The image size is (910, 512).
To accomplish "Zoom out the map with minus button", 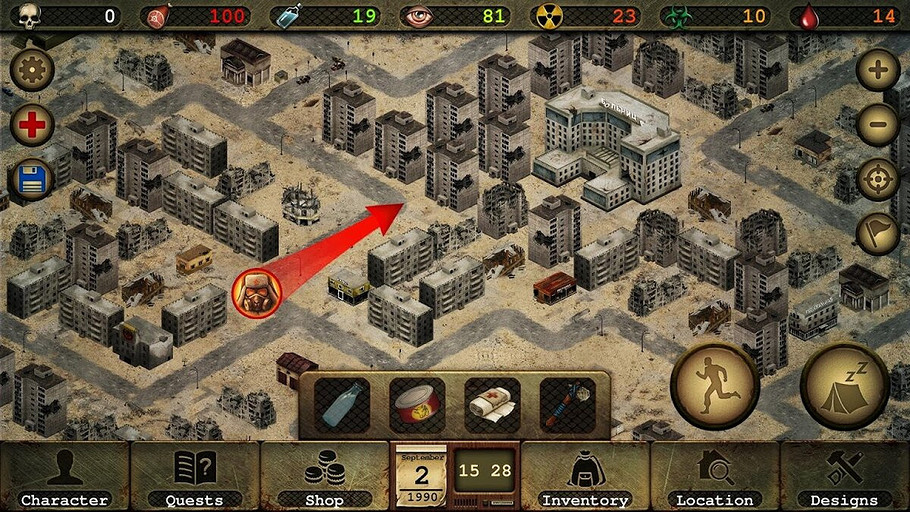I will point(878,125).
